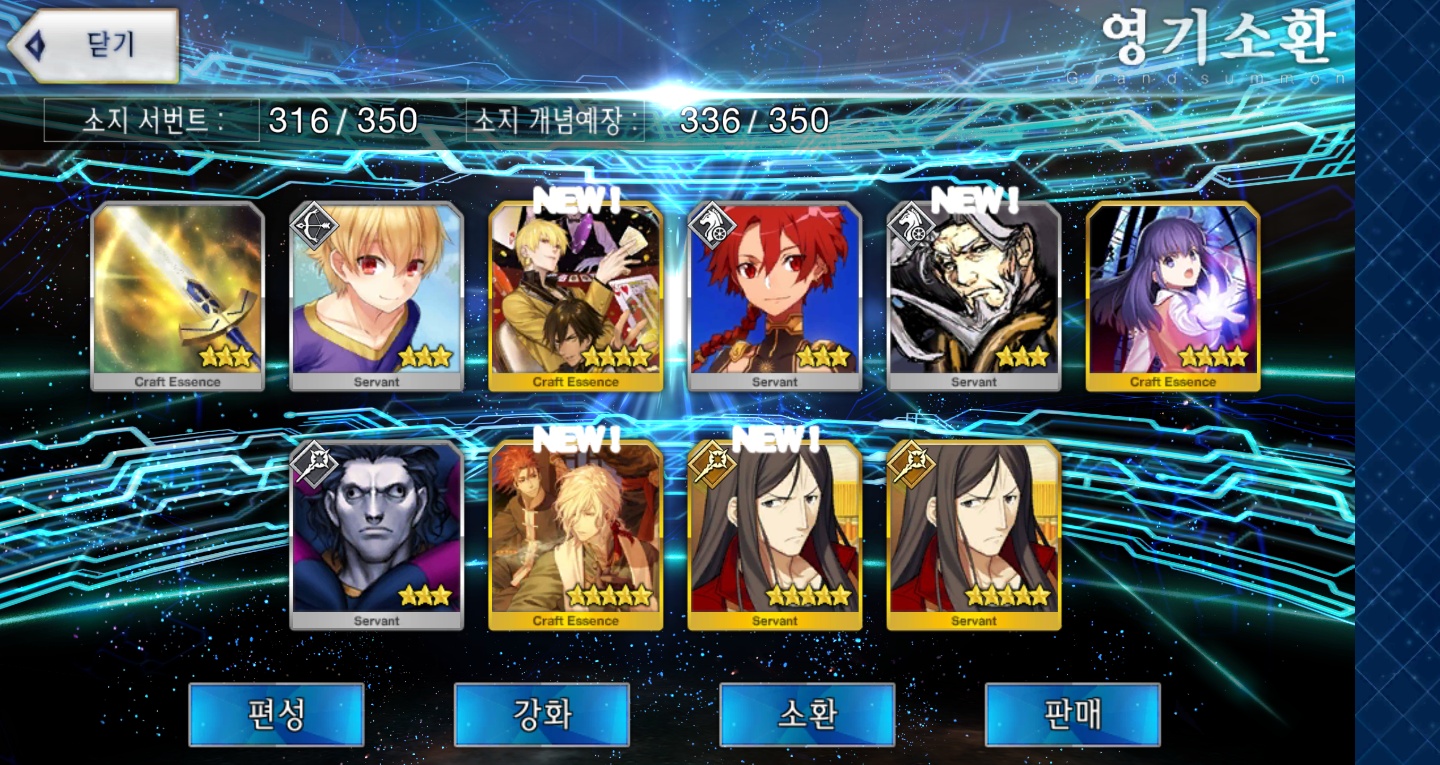The height and width of the screenshot is (765, 1440).
Task: Select the golden sword Craft Essence card
Action: (x=178, y=295)
